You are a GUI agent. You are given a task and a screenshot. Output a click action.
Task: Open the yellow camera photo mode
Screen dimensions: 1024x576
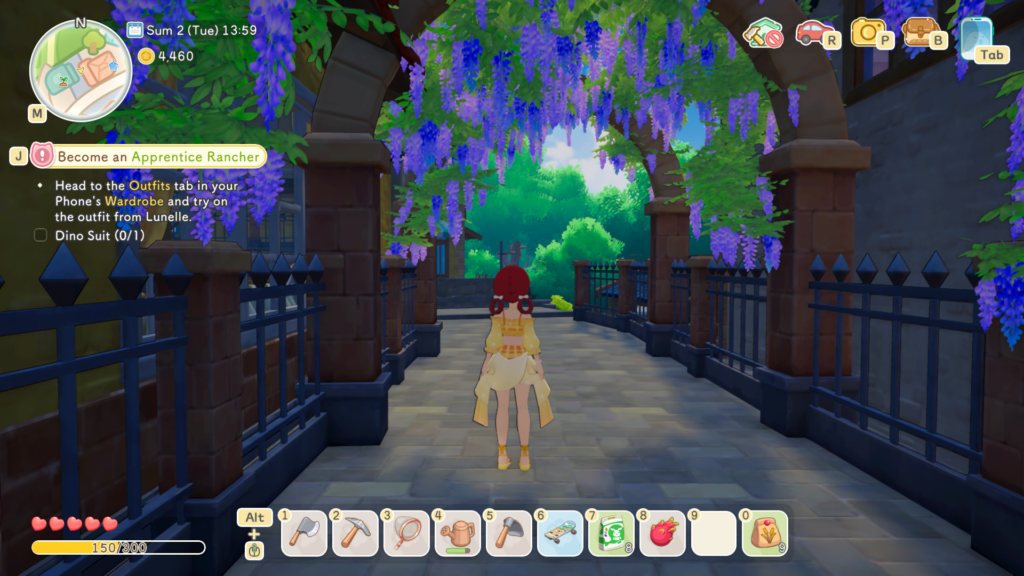[x=868, y=32]
